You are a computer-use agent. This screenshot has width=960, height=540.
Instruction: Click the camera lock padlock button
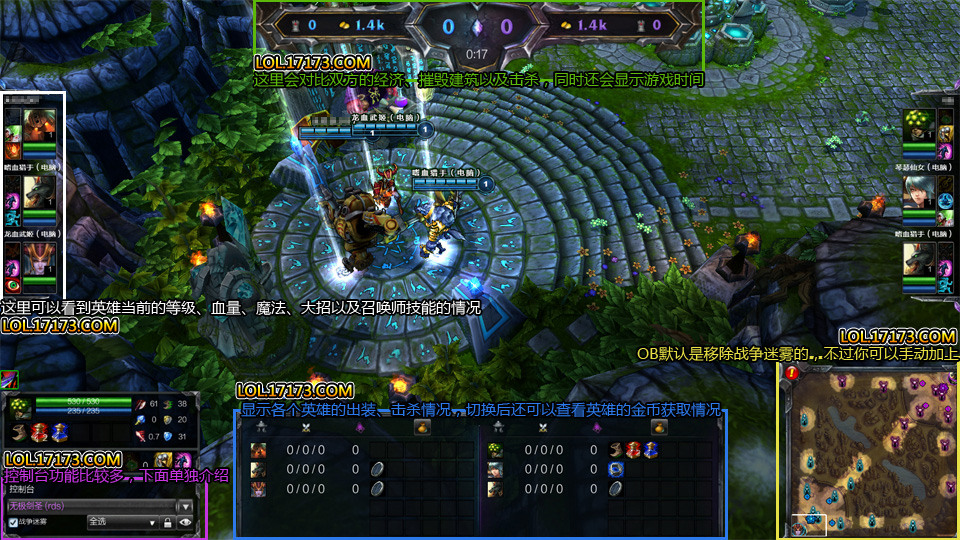click(169, 522)
